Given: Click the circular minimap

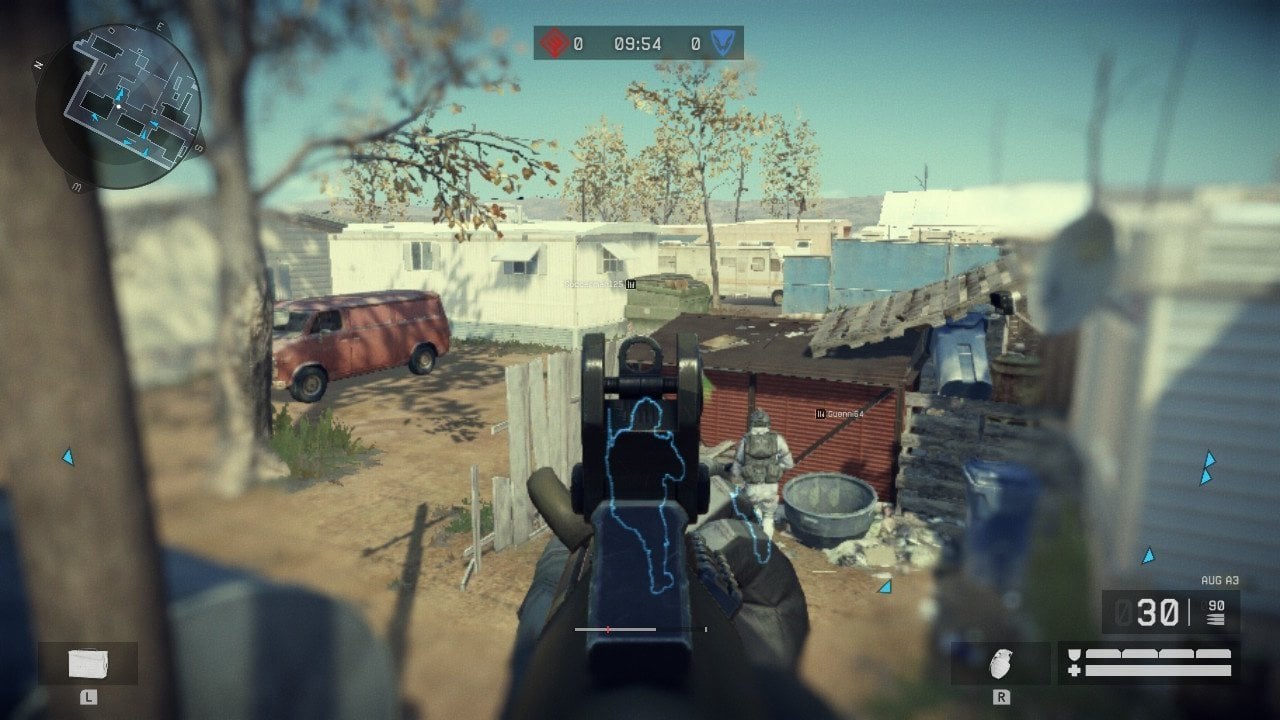Looking at the screenshot, I should point(118,107).
